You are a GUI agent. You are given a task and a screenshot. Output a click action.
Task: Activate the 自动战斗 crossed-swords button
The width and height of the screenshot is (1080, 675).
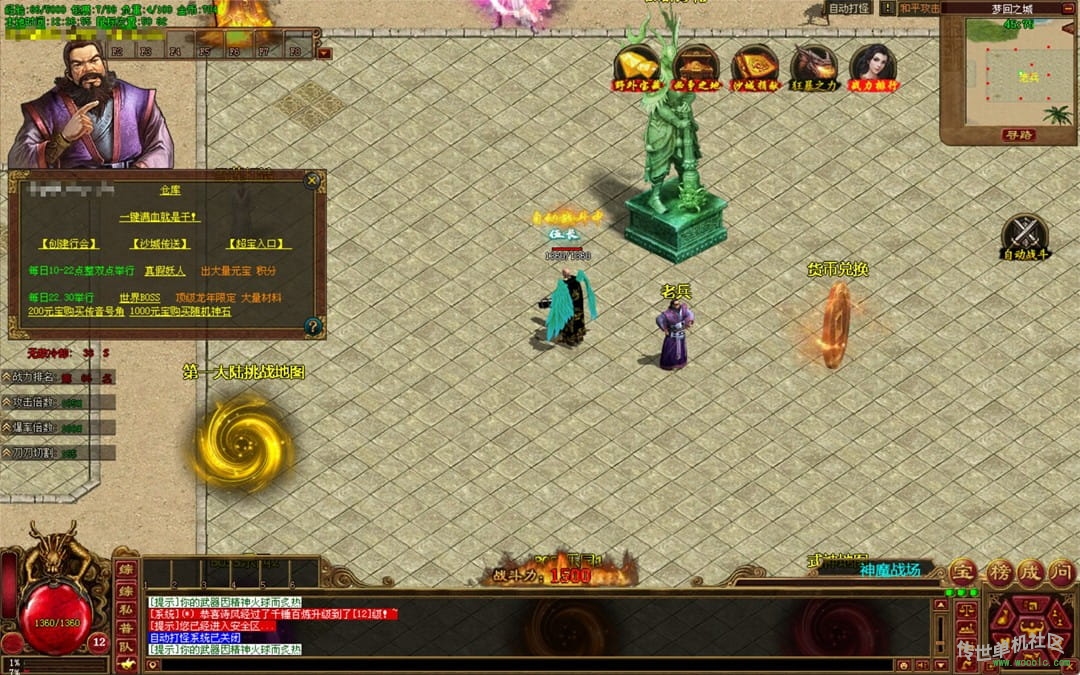pyautogui.click(x=1025, y=237)
